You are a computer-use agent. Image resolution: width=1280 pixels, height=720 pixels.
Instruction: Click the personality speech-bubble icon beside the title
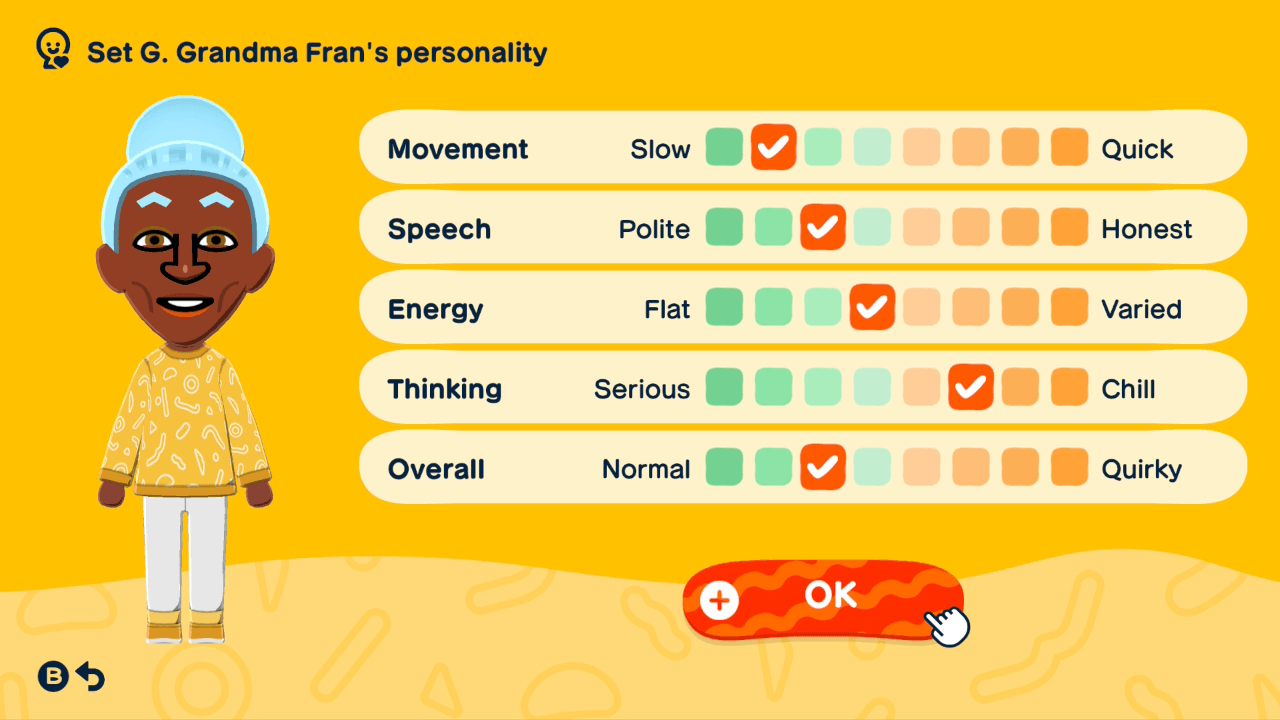pyautogui.click(x=52, y=46)
